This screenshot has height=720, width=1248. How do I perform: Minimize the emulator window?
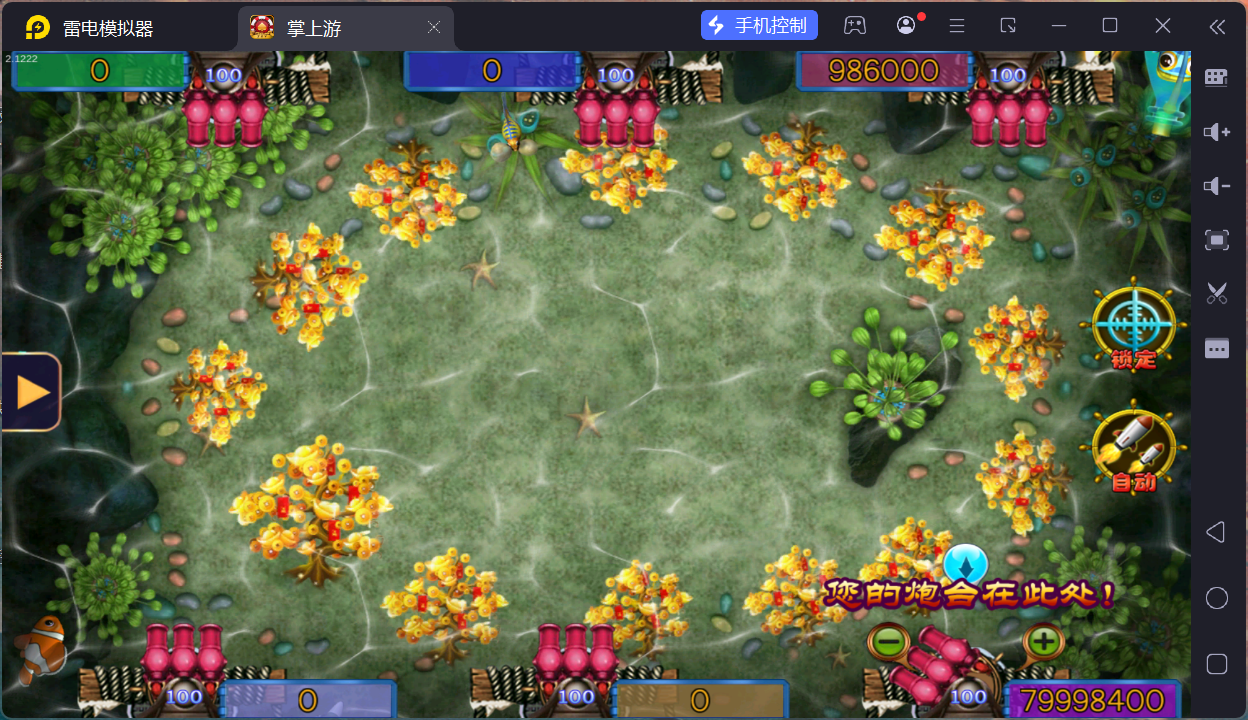(1059, 26)
